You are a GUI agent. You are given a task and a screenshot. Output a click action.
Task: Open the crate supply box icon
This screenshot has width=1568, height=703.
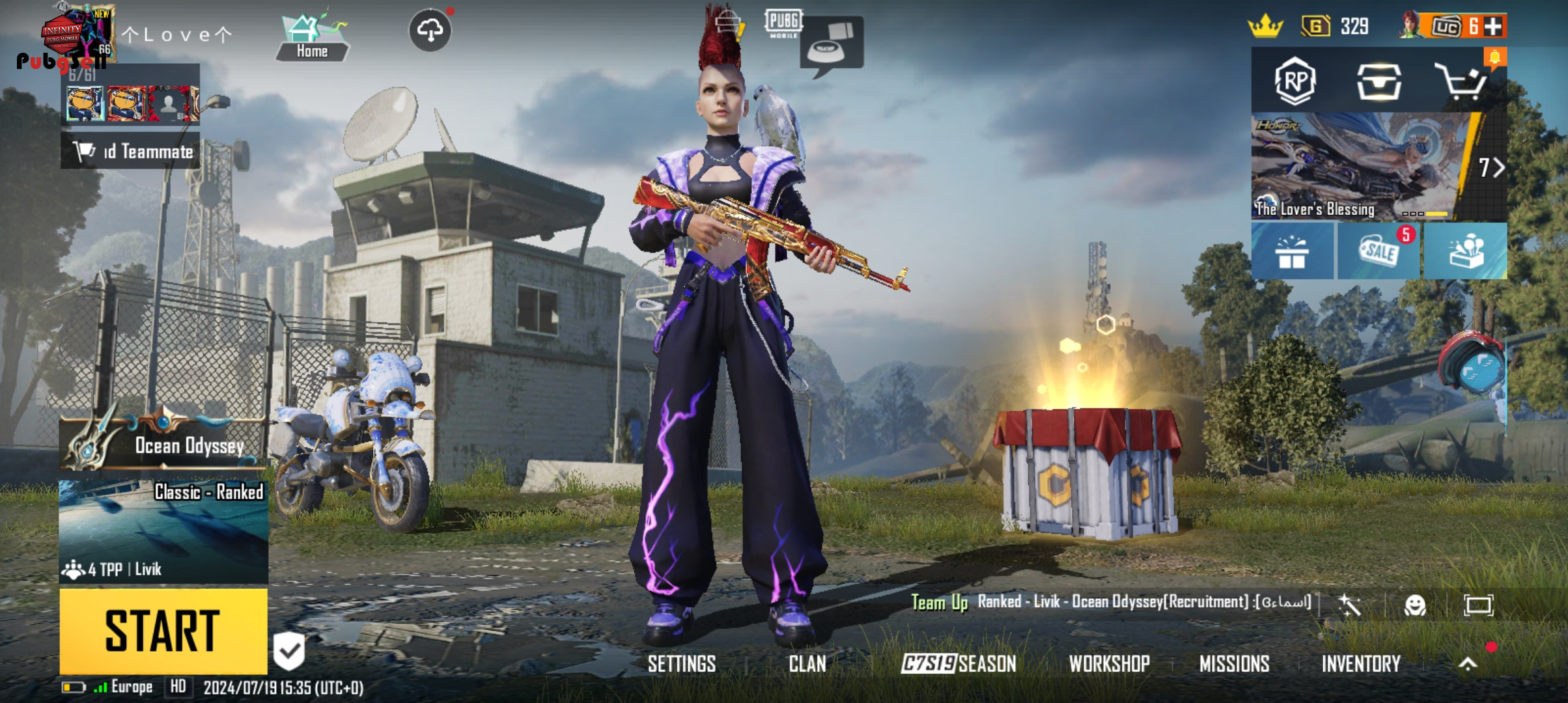pyautogui.click(x=1379, y=82)
